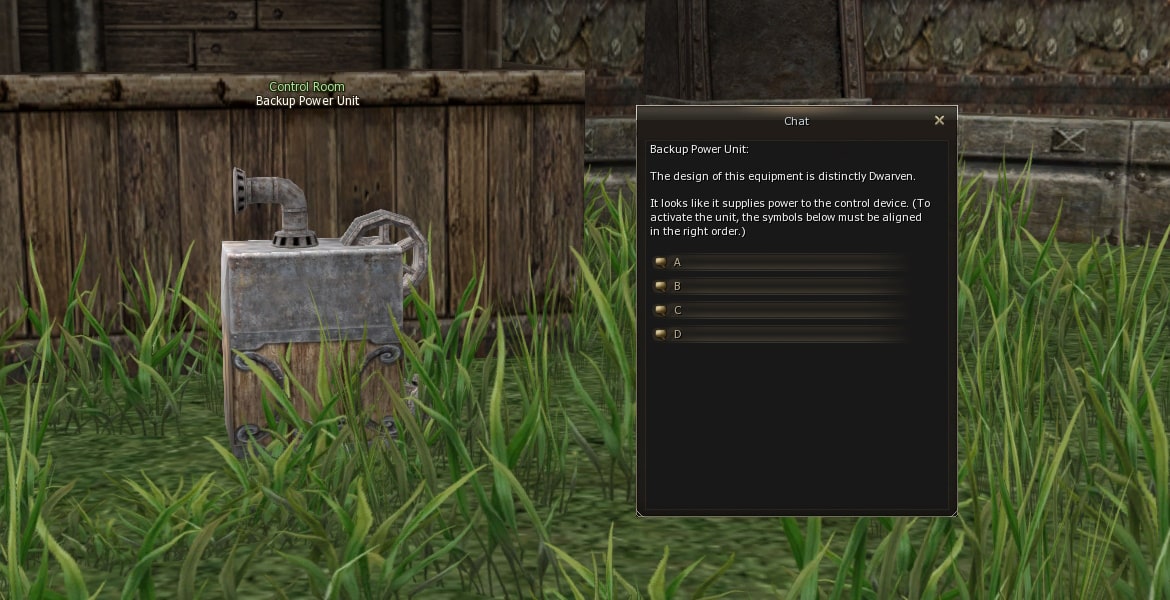Close the Chat dialogue window
Image resolution: width=1170 pixels, height=600 pixels.
[x=939, y=120]
